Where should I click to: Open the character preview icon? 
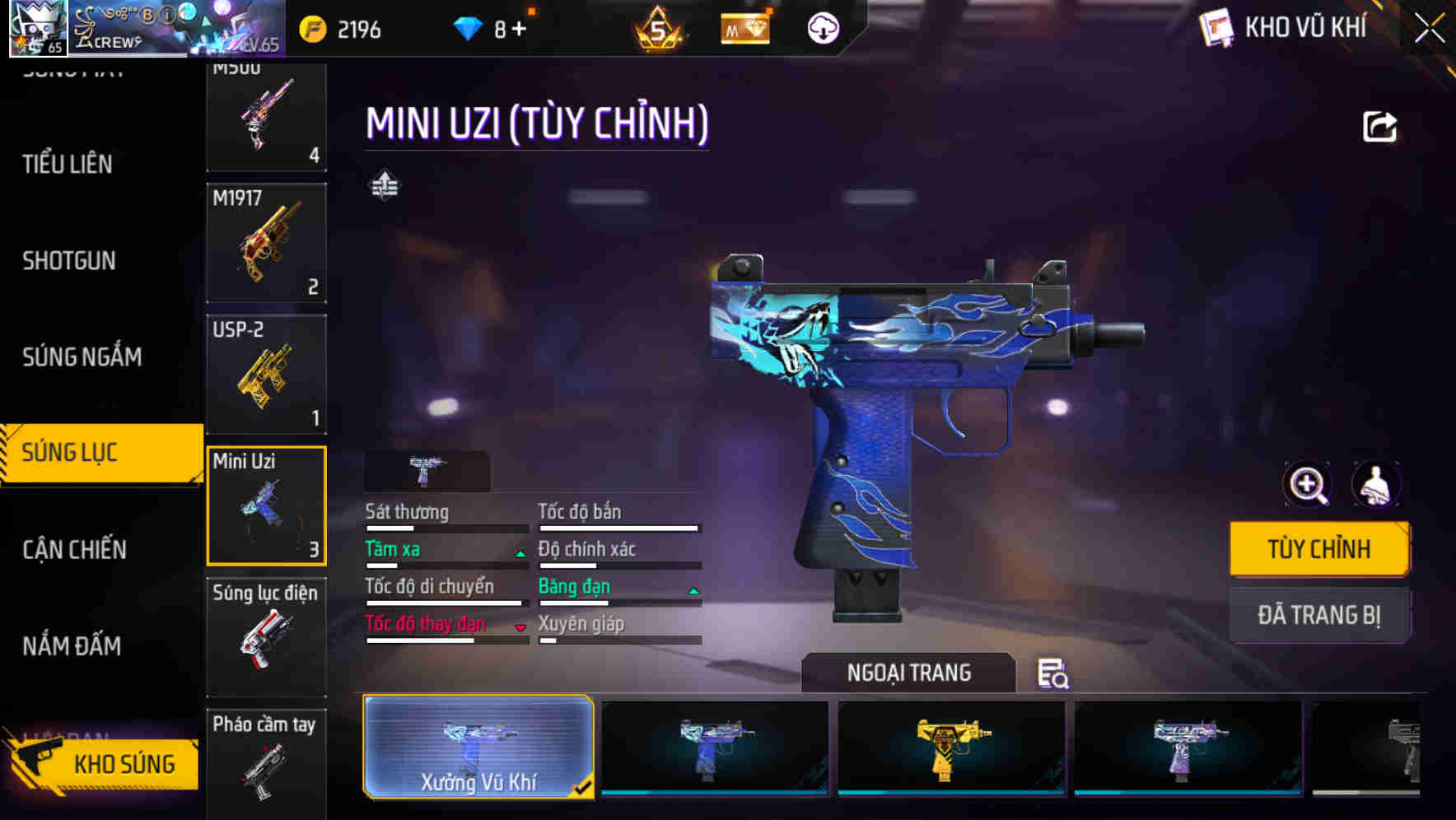point(1375,484)
